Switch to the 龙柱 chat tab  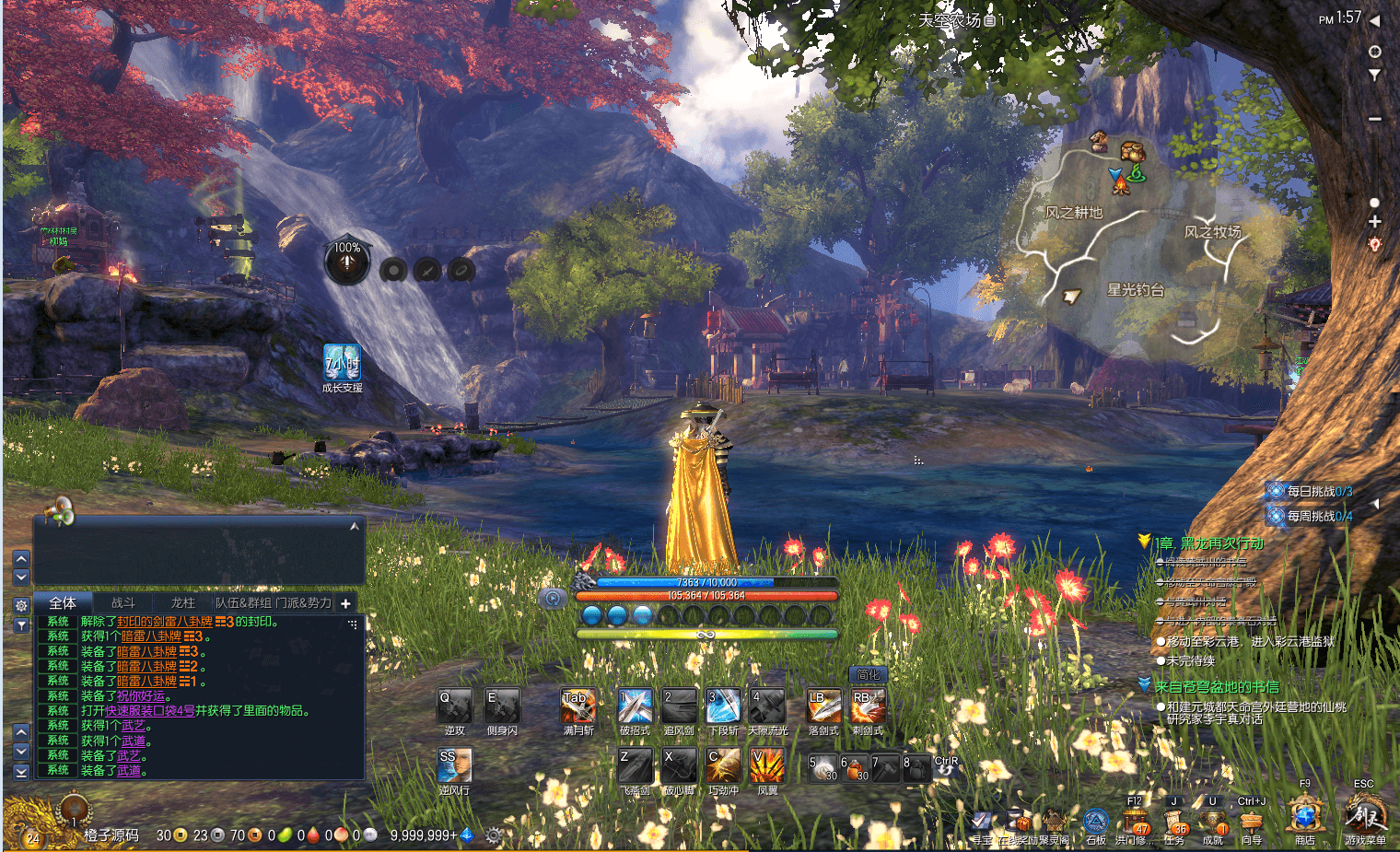pyautogui.click(x=182, y=603)
